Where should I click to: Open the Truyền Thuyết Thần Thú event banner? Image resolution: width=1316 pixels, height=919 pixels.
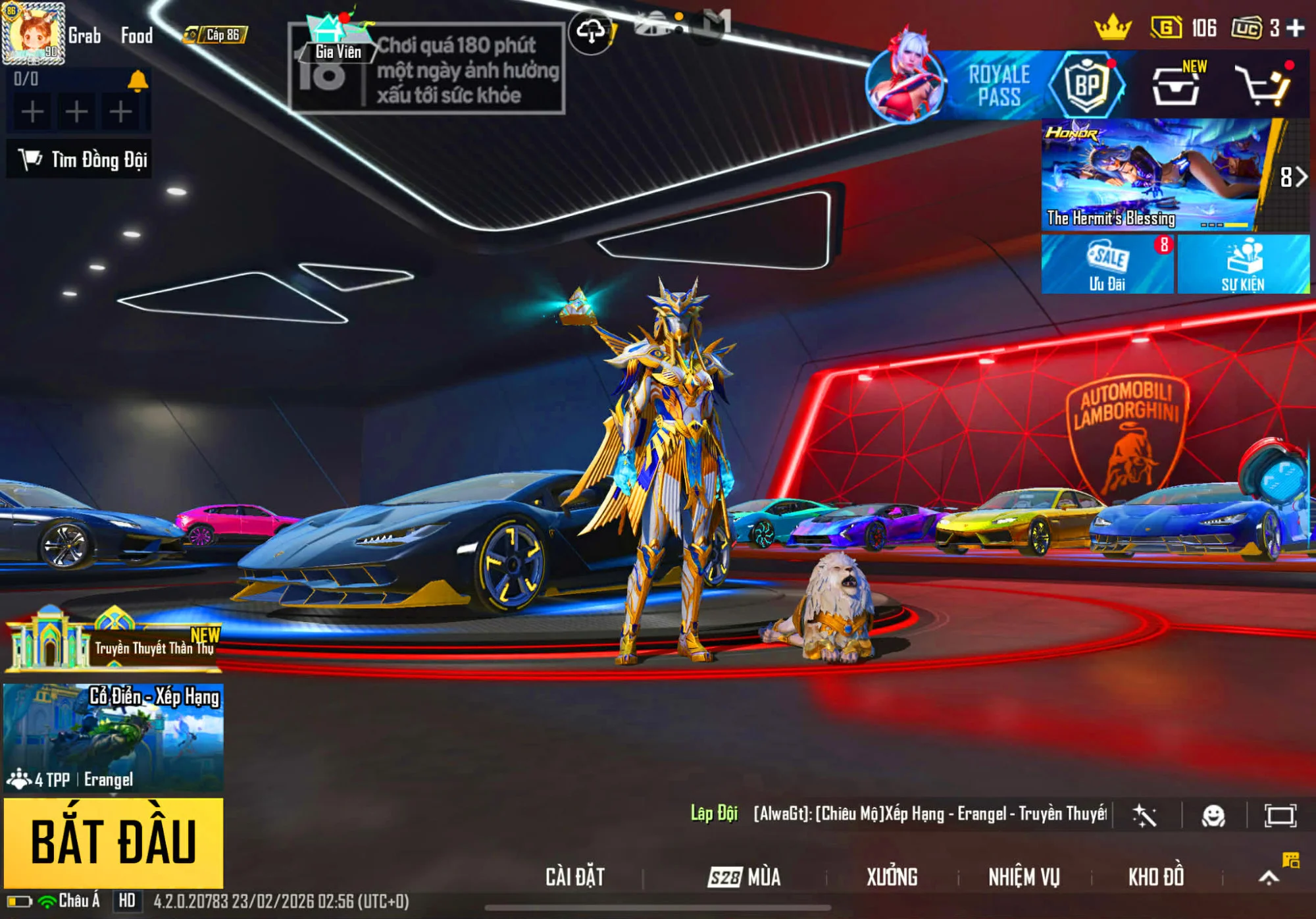click(113, 642)
